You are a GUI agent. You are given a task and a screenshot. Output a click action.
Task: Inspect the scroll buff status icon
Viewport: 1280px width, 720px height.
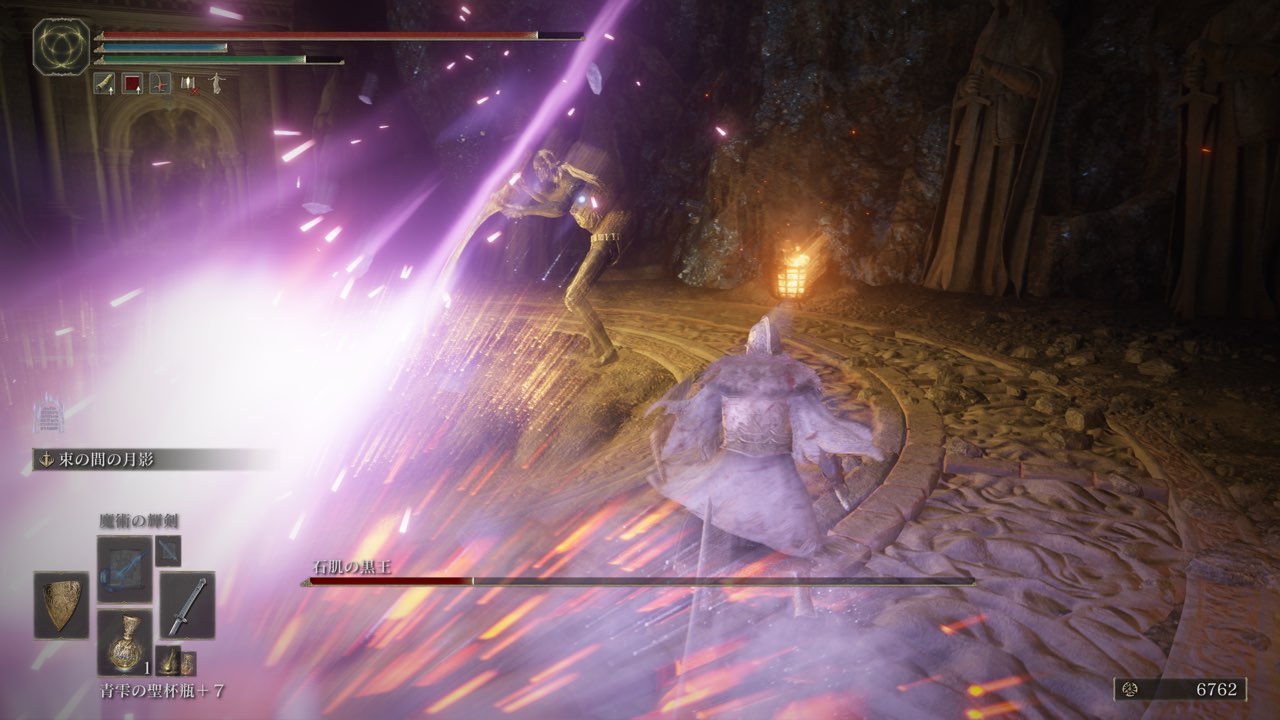coord(104,84)
